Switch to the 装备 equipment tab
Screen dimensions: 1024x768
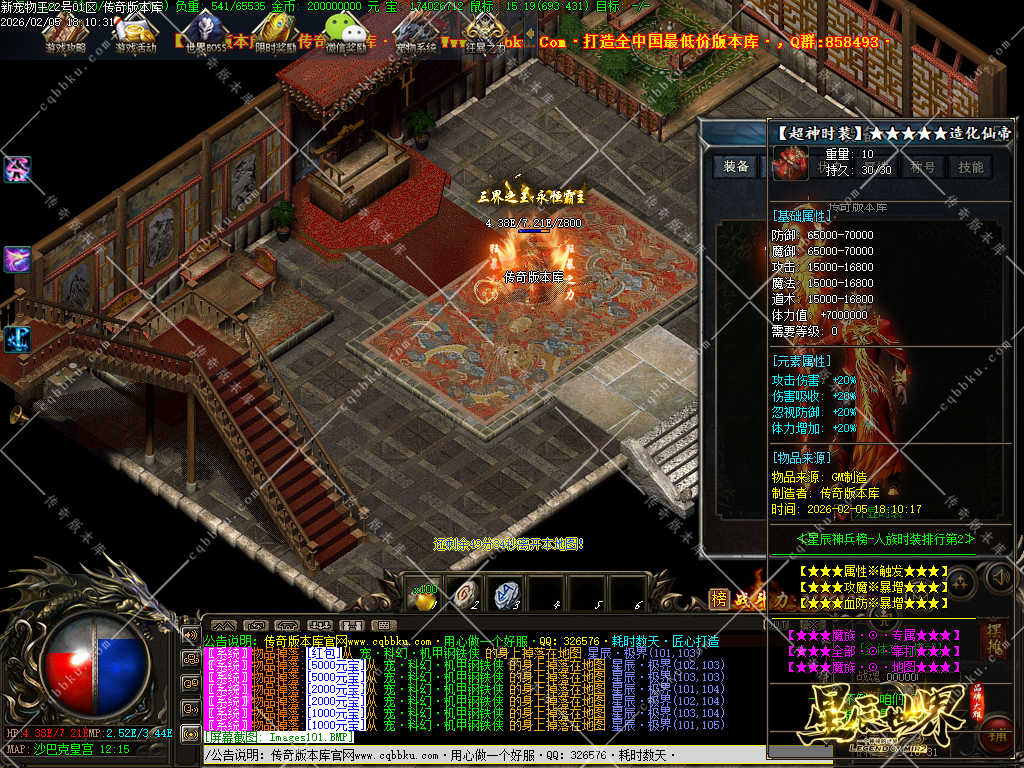(737, 167)
